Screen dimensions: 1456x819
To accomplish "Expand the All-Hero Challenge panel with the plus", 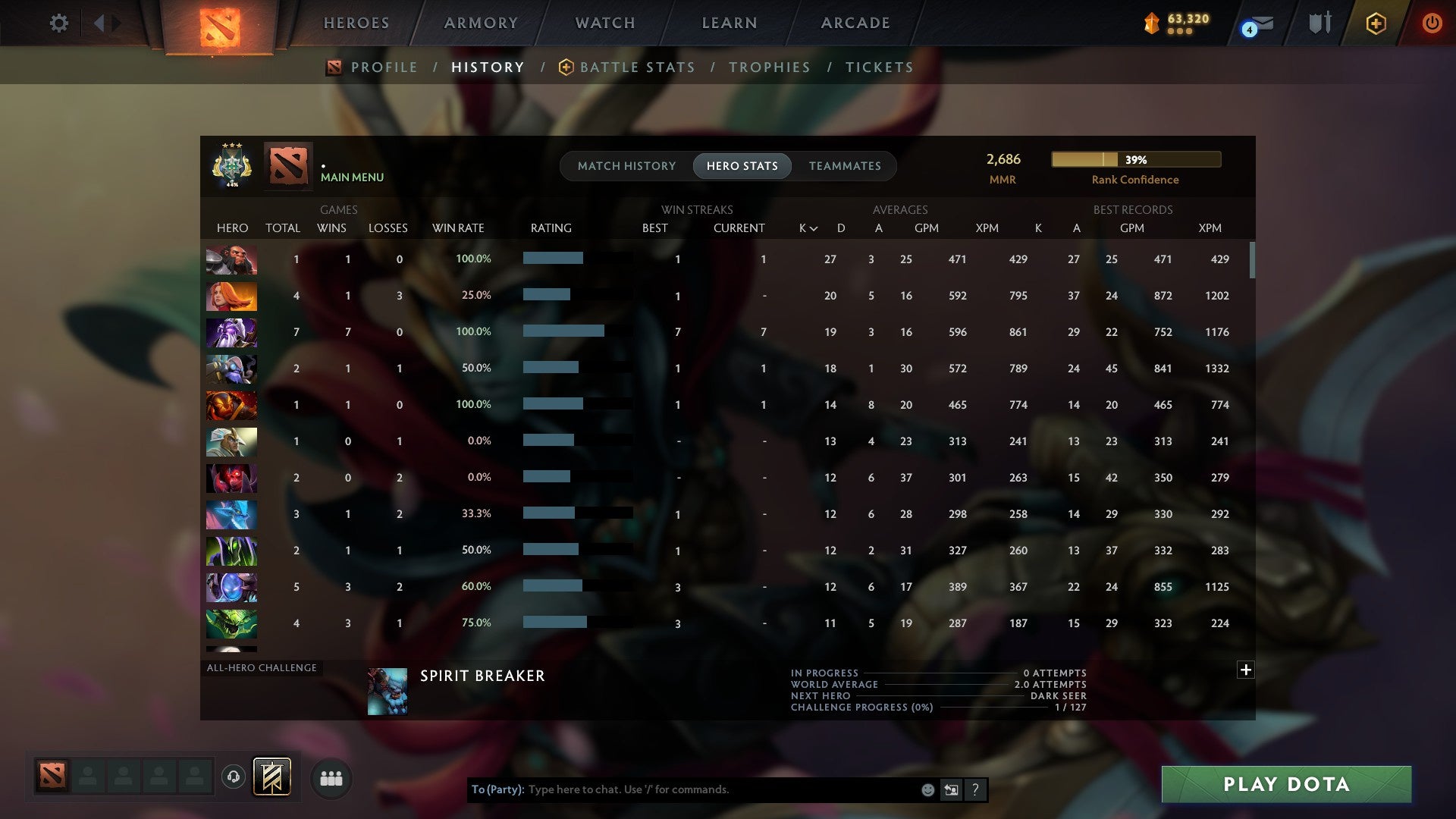I will coord(1245,670).
